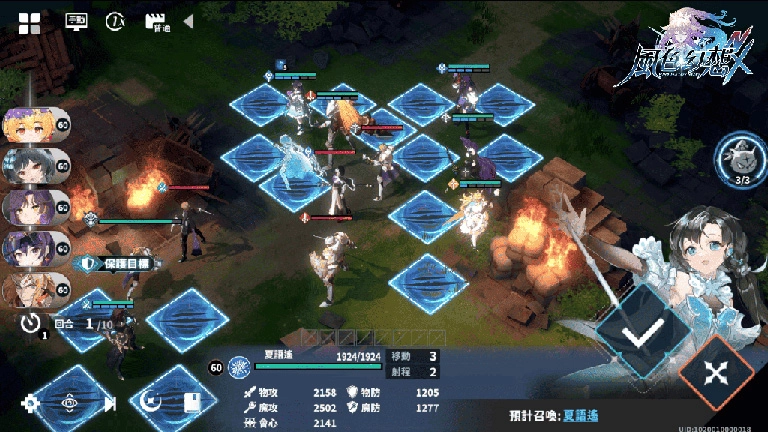The height and width of the screenshot is (432, 768).
Task: Open settings with the gear icon
Action: 31,403
